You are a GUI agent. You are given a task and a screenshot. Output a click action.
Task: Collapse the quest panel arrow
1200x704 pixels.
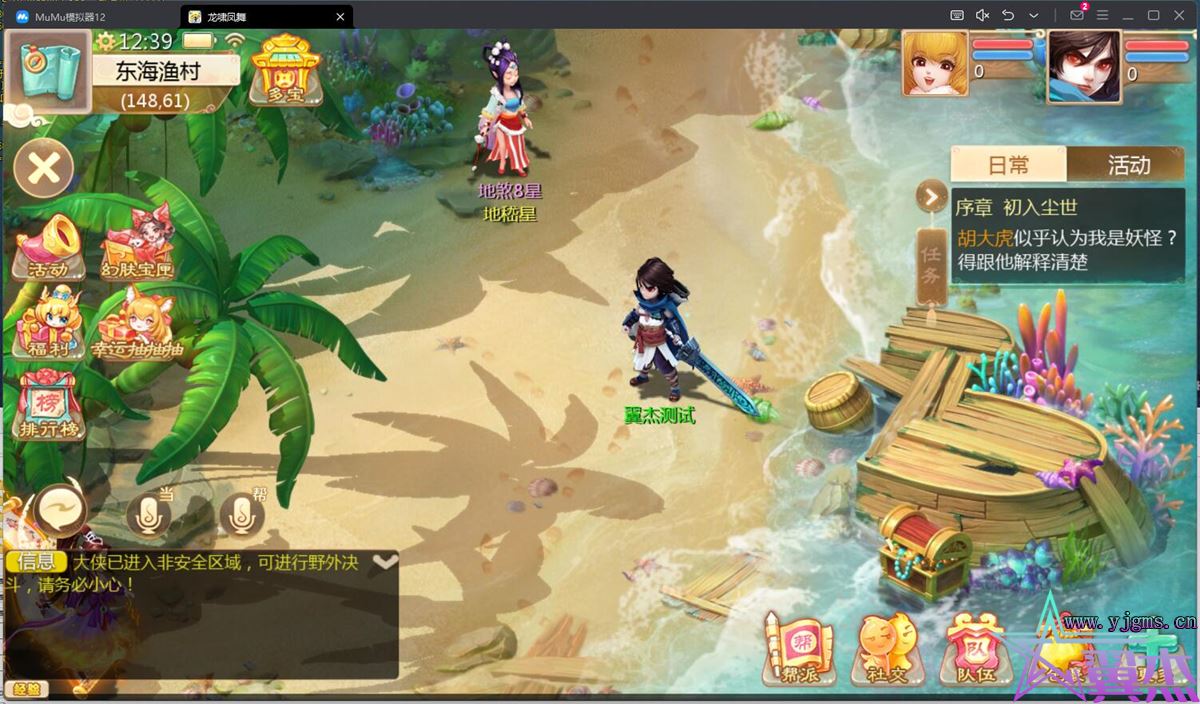[x=931, y=197]
